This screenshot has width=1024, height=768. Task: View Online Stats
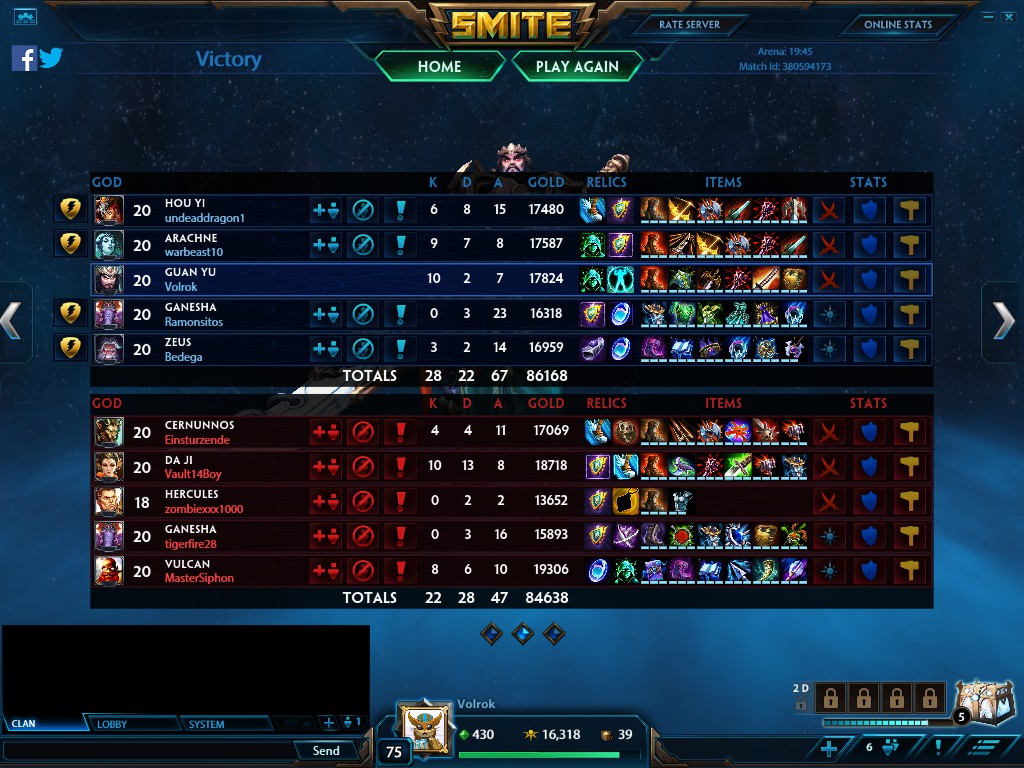[897, 24]
